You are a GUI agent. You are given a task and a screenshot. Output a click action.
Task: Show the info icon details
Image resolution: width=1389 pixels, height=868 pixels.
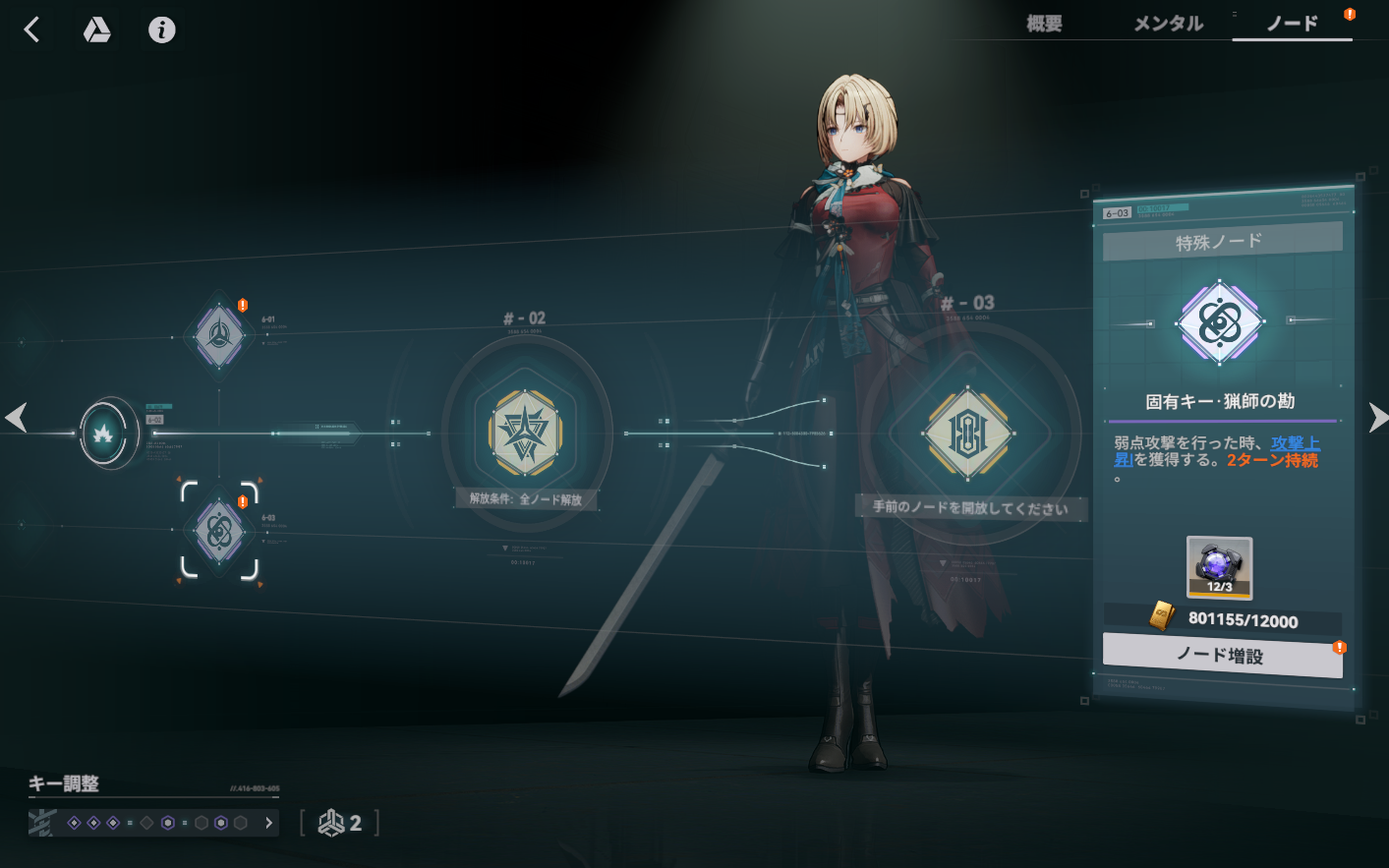click(162, 30)
